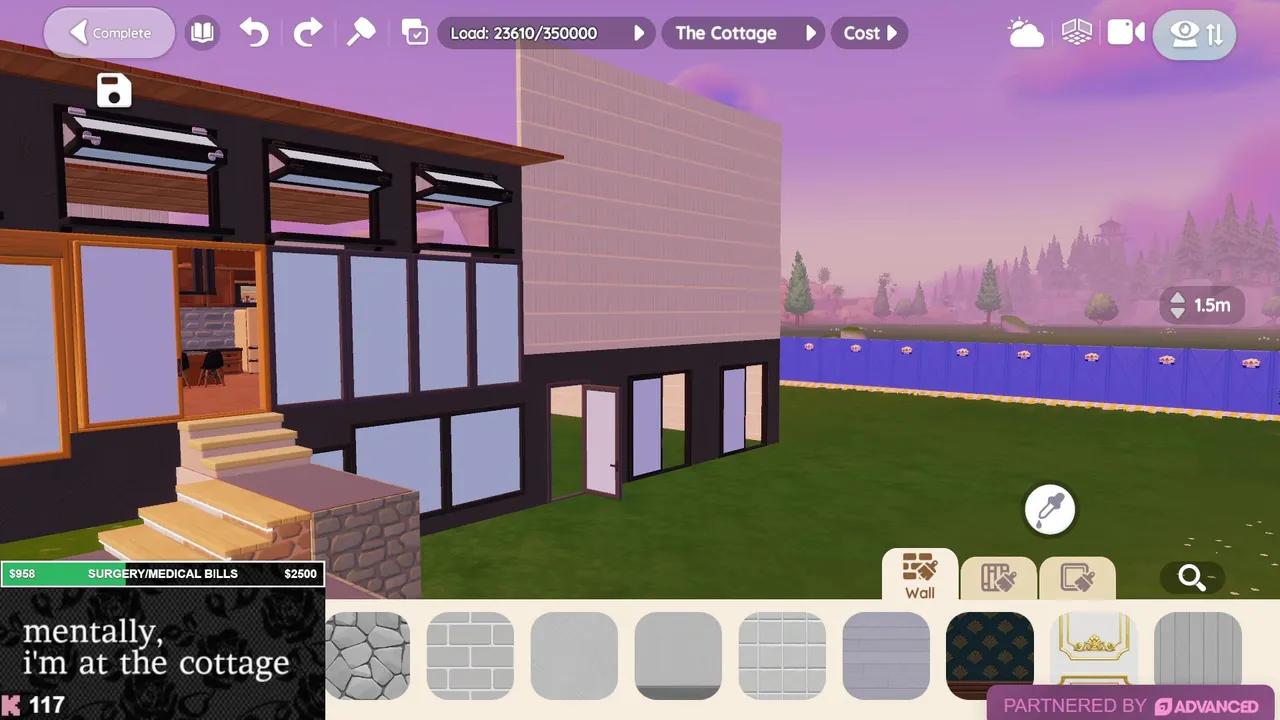Image resolution: width=1280 pixels, height=720 pixels.
Task: Select the weather cloud icon
Action: (1025, 32)
